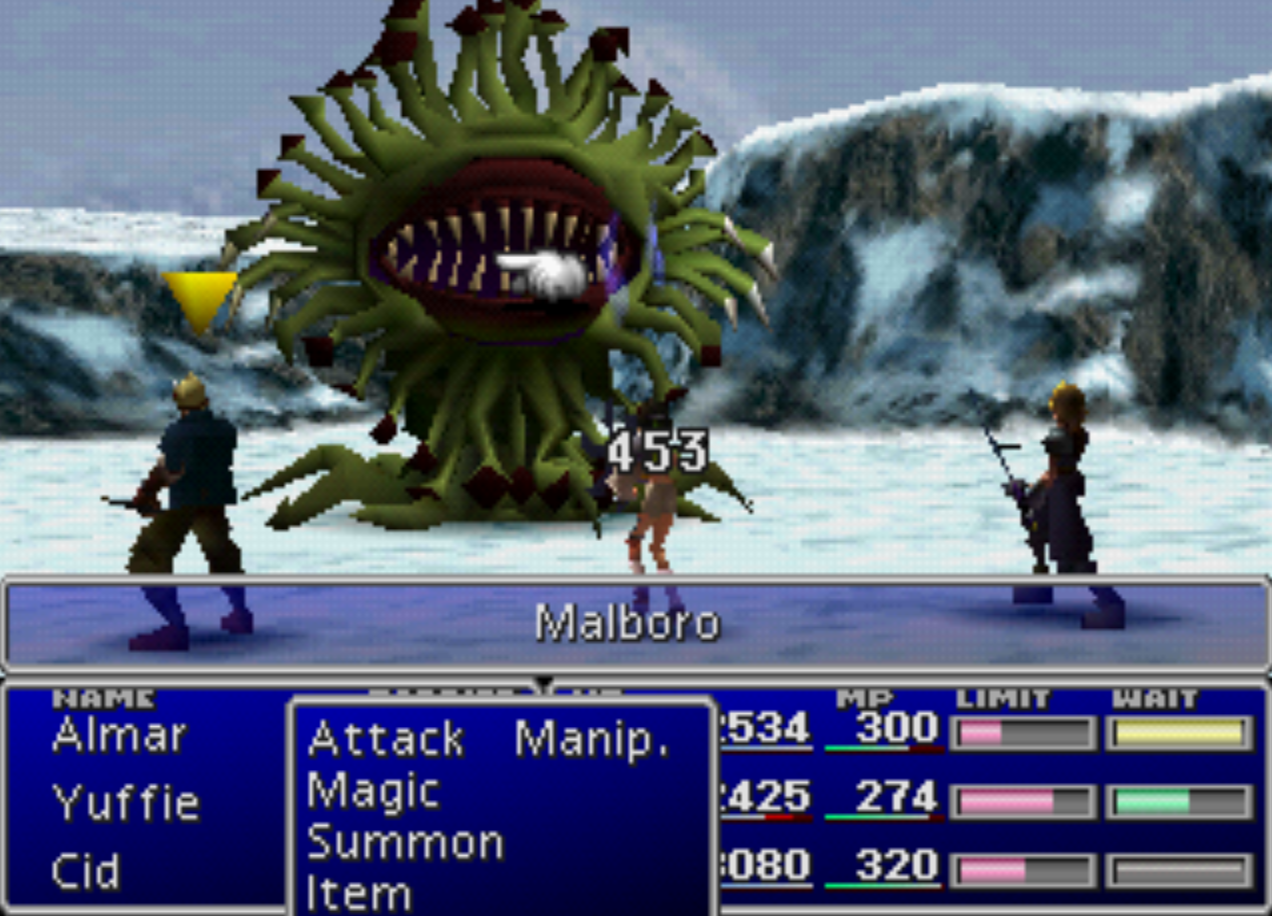Open the Item command
1272x916 pixels.
point(359,892)
